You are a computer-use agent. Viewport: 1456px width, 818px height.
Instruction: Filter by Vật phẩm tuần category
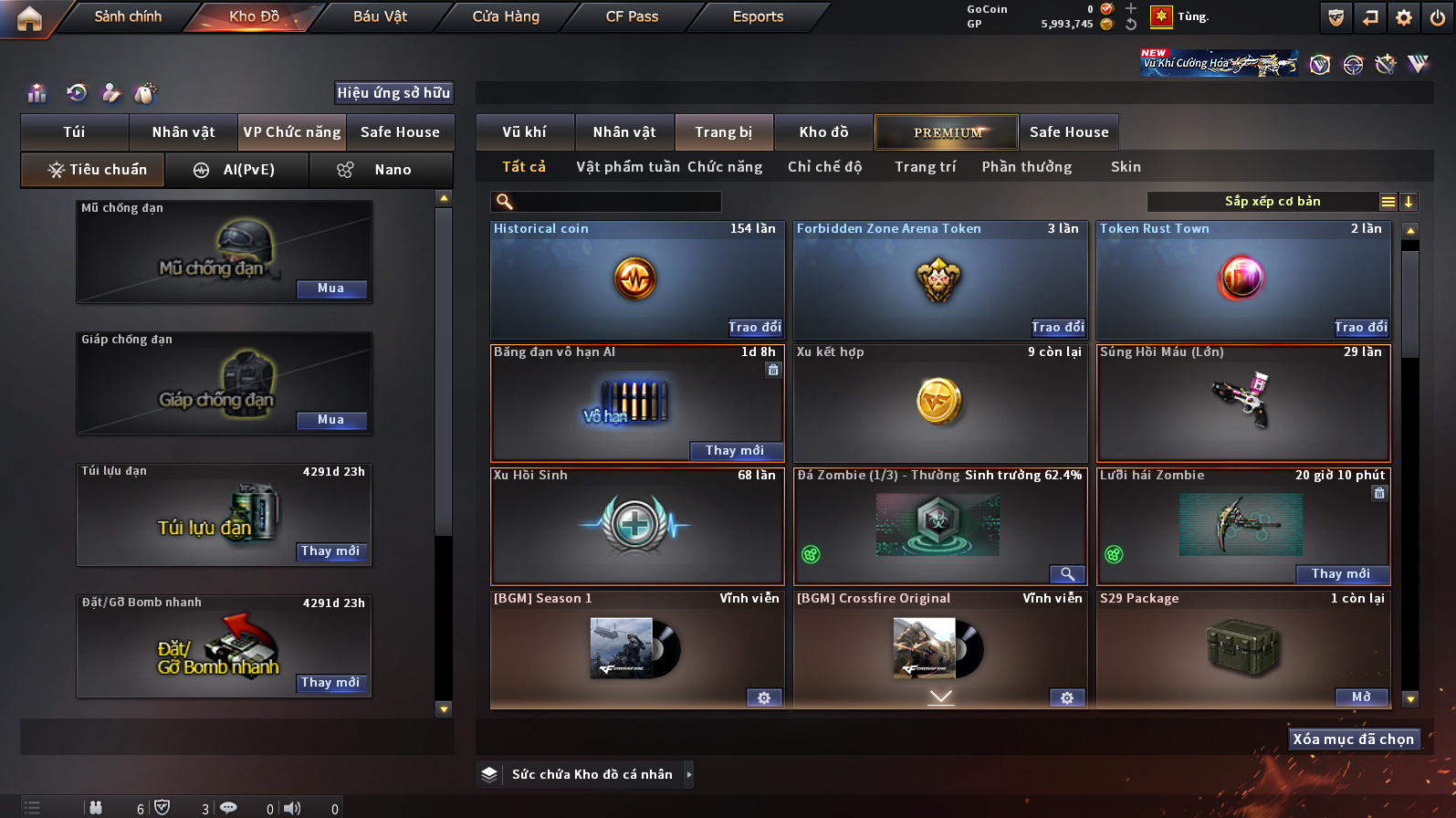click(x=628, y=167)
